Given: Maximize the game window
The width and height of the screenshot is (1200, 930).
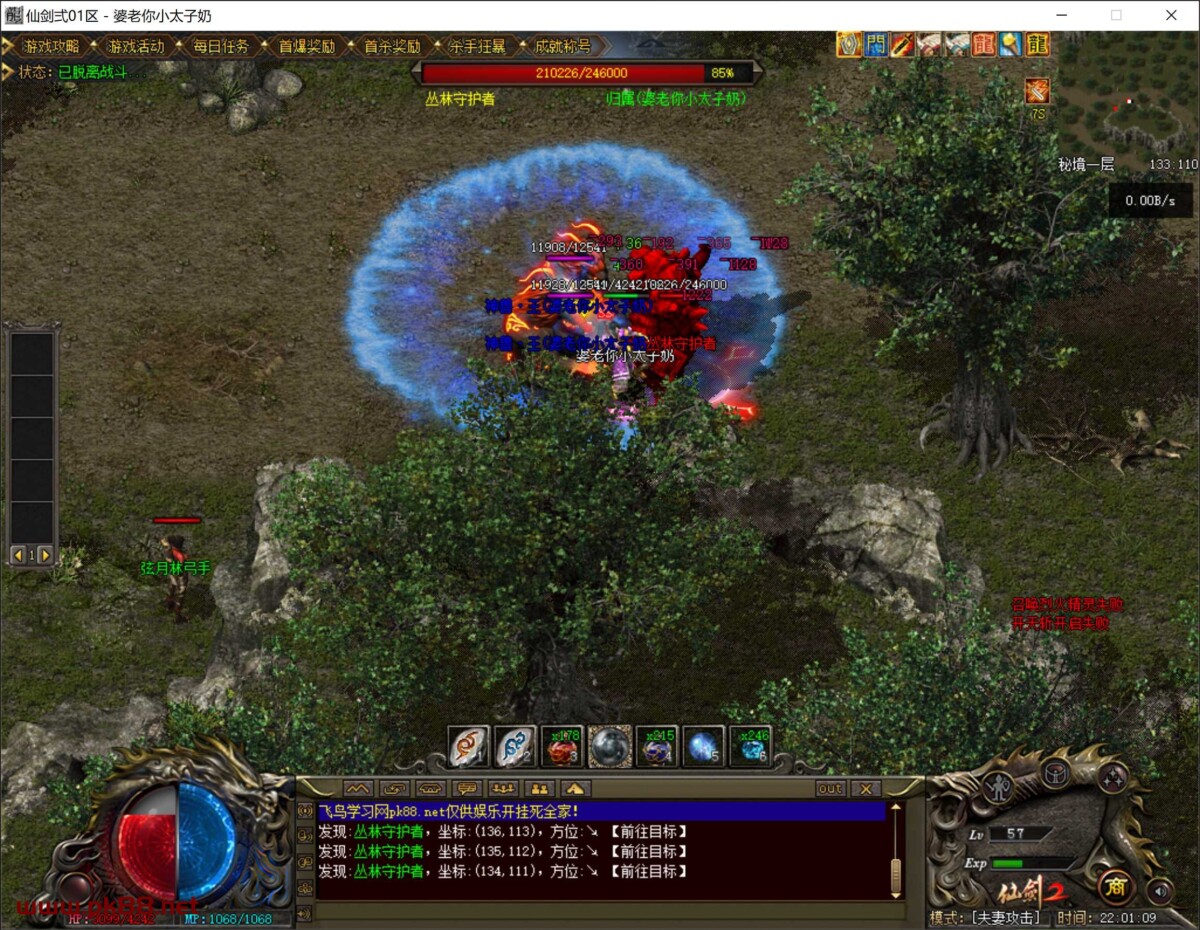Looking at the screenshot, I should point(1116,15).
